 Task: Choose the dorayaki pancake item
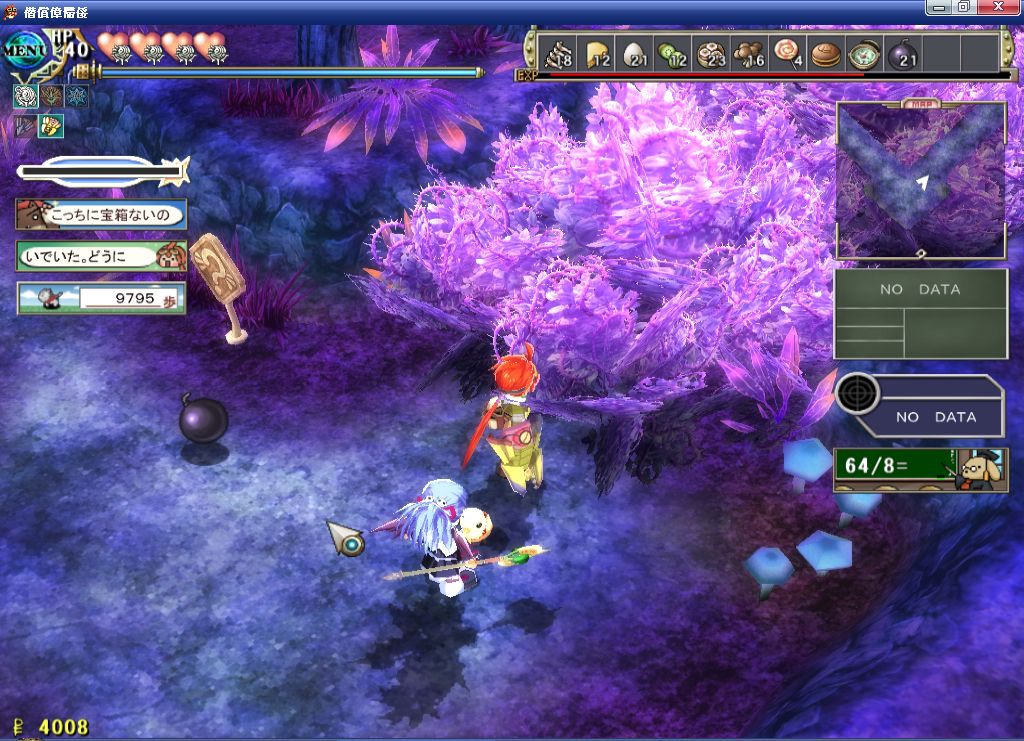825,52
